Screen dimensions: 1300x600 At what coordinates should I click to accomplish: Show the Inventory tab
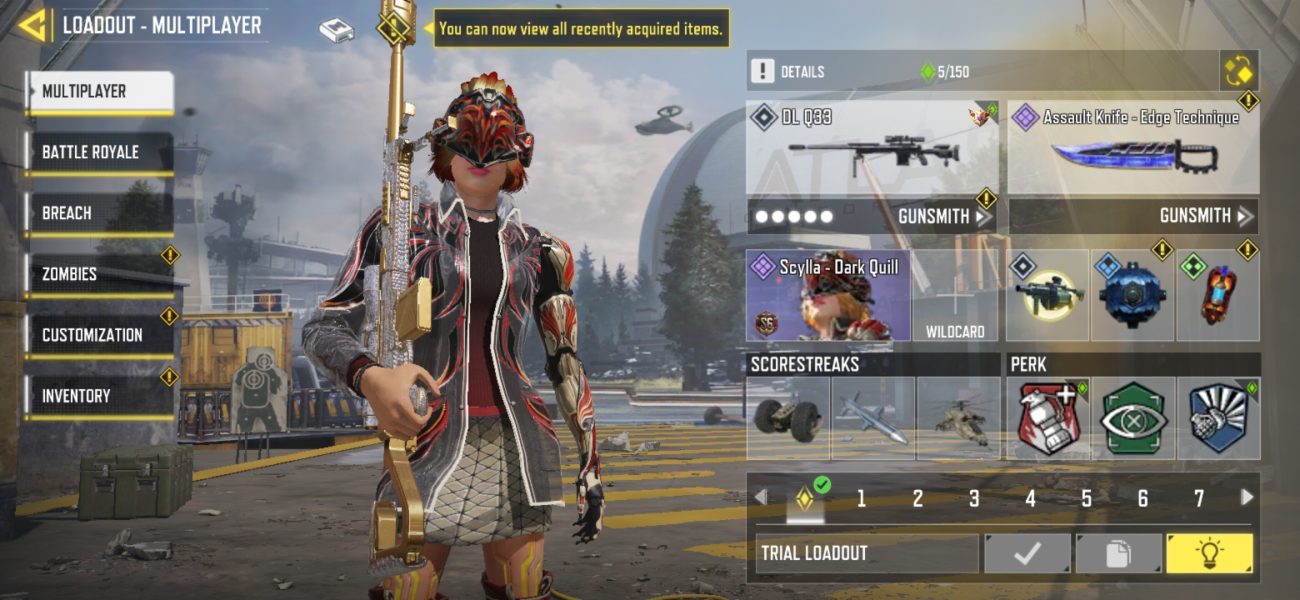[x=98, y=396]
